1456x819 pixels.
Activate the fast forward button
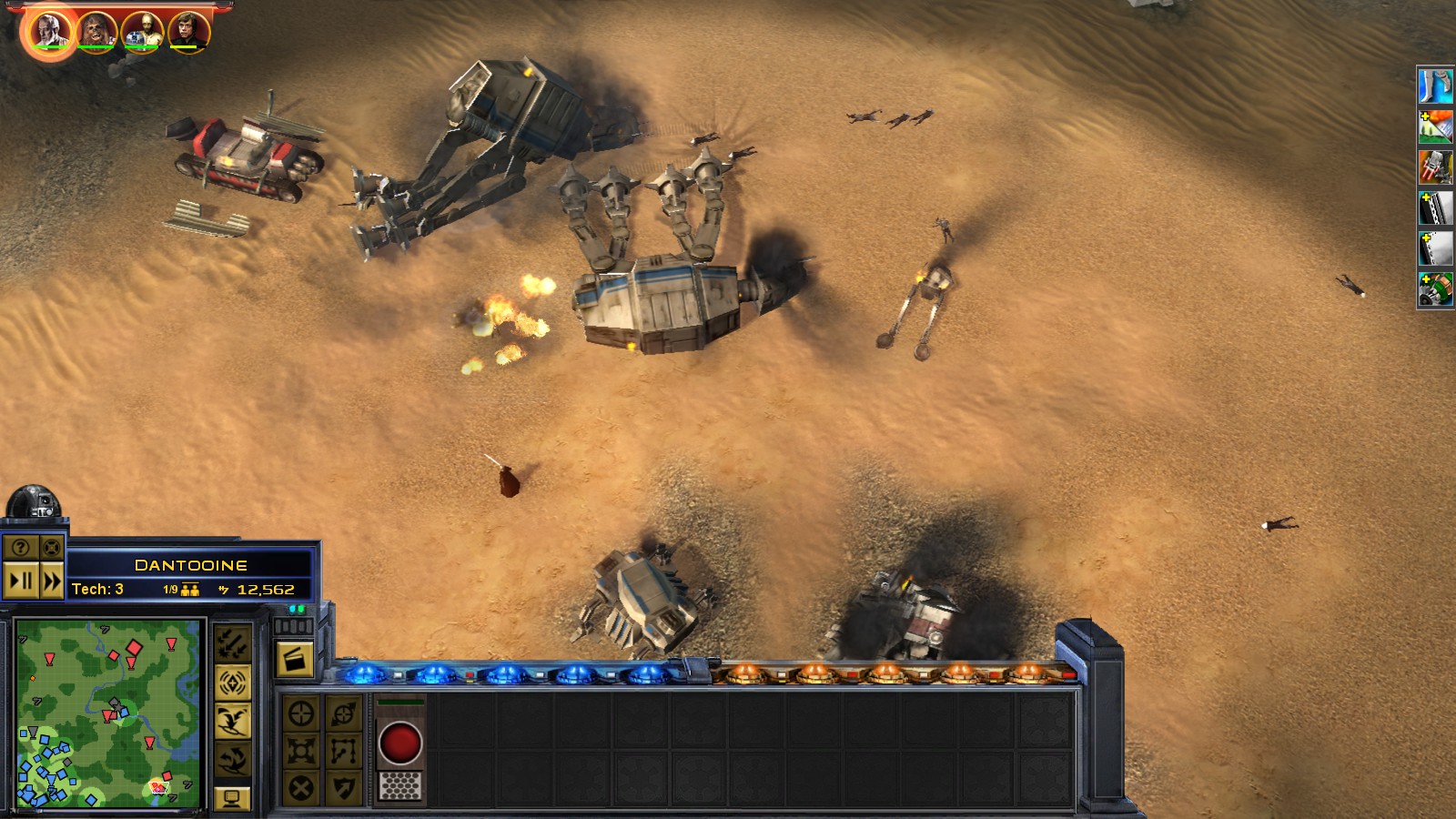(52, 581)
